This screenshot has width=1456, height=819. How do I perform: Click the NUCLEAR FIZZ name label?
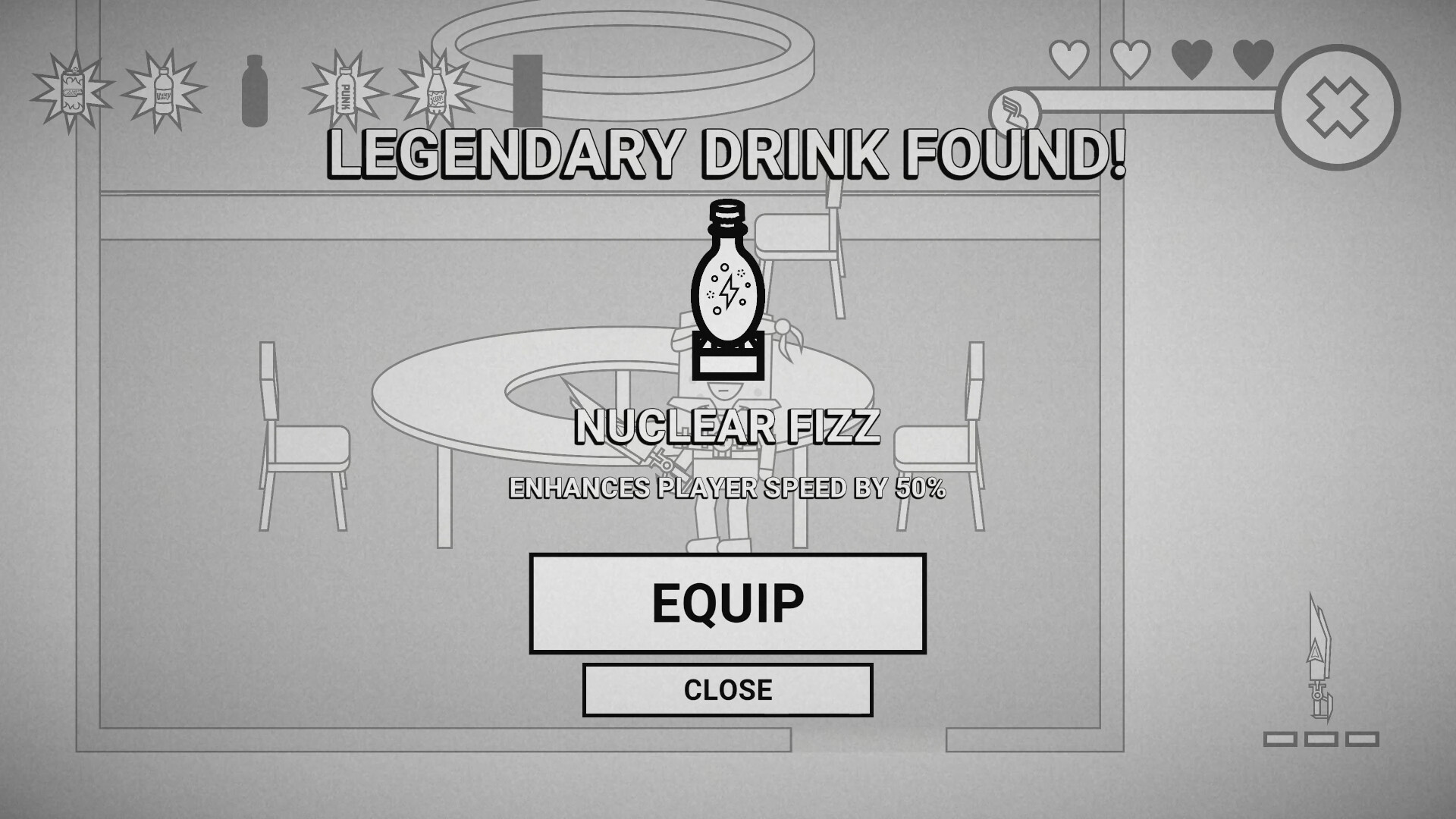[726, 428]
